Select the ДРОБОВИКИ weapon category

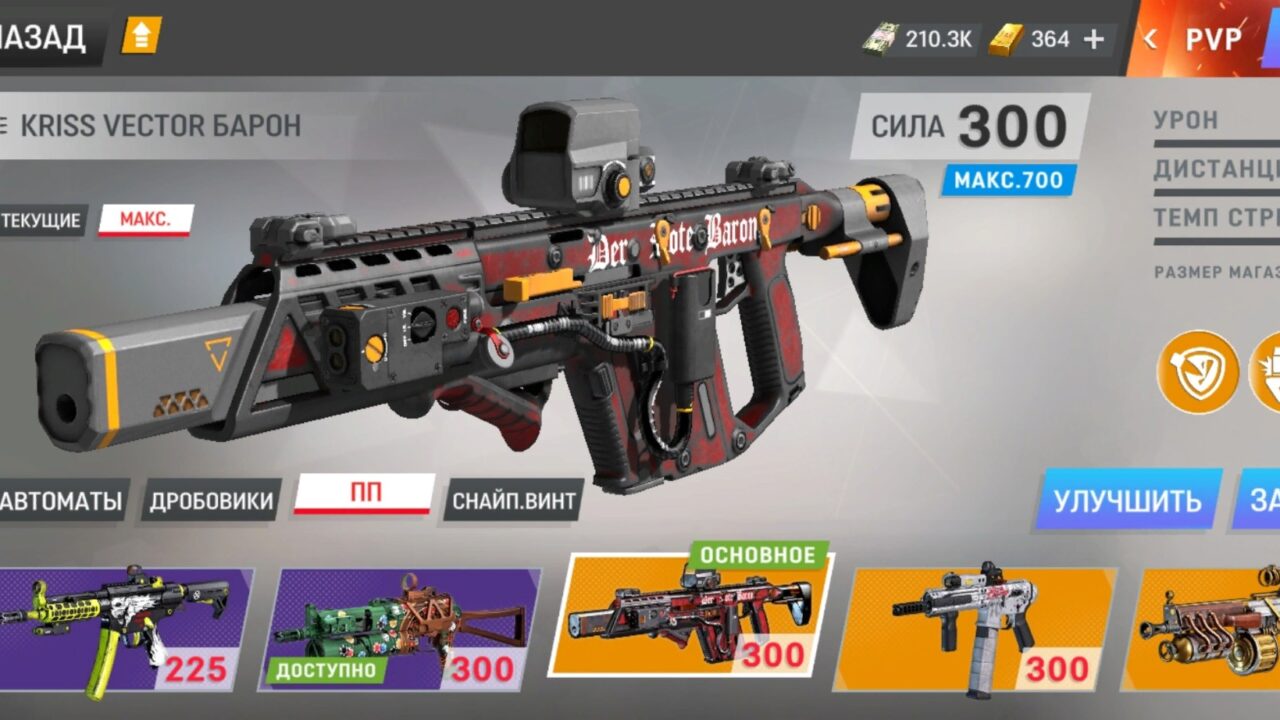211,500
